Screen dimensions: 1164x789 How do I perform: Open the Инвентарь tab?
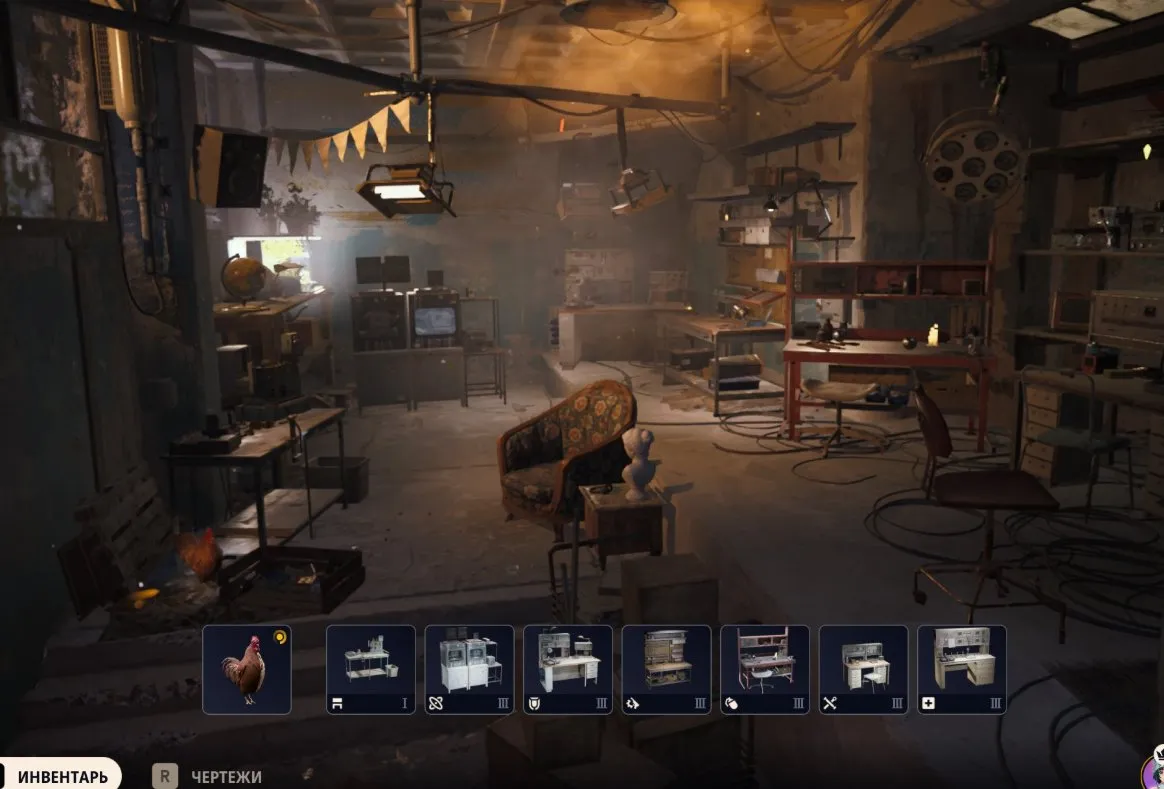[62, 776]
